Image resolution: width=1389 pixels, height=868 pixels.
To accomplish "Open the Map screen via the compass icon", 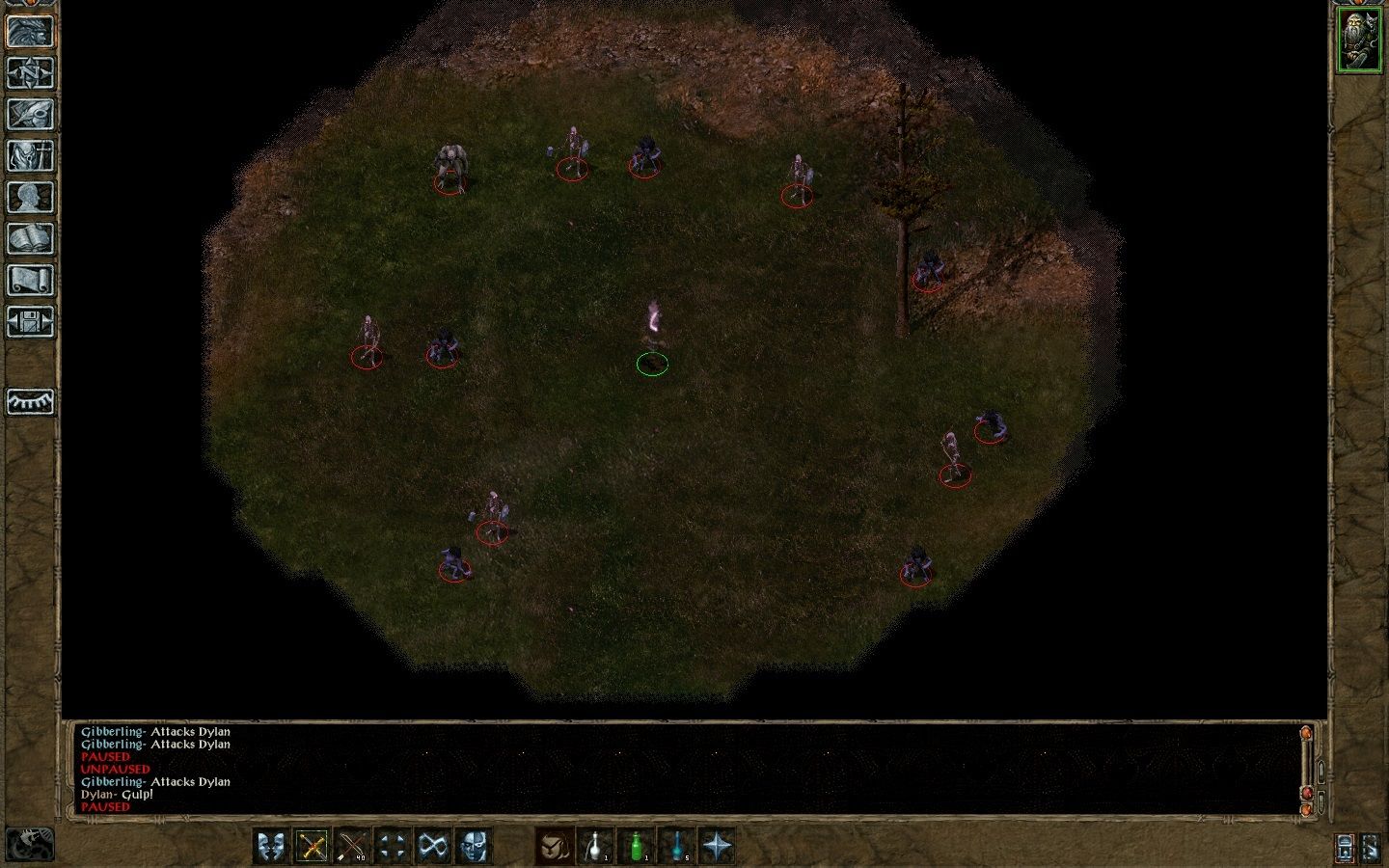I will [x=32, y=74].
